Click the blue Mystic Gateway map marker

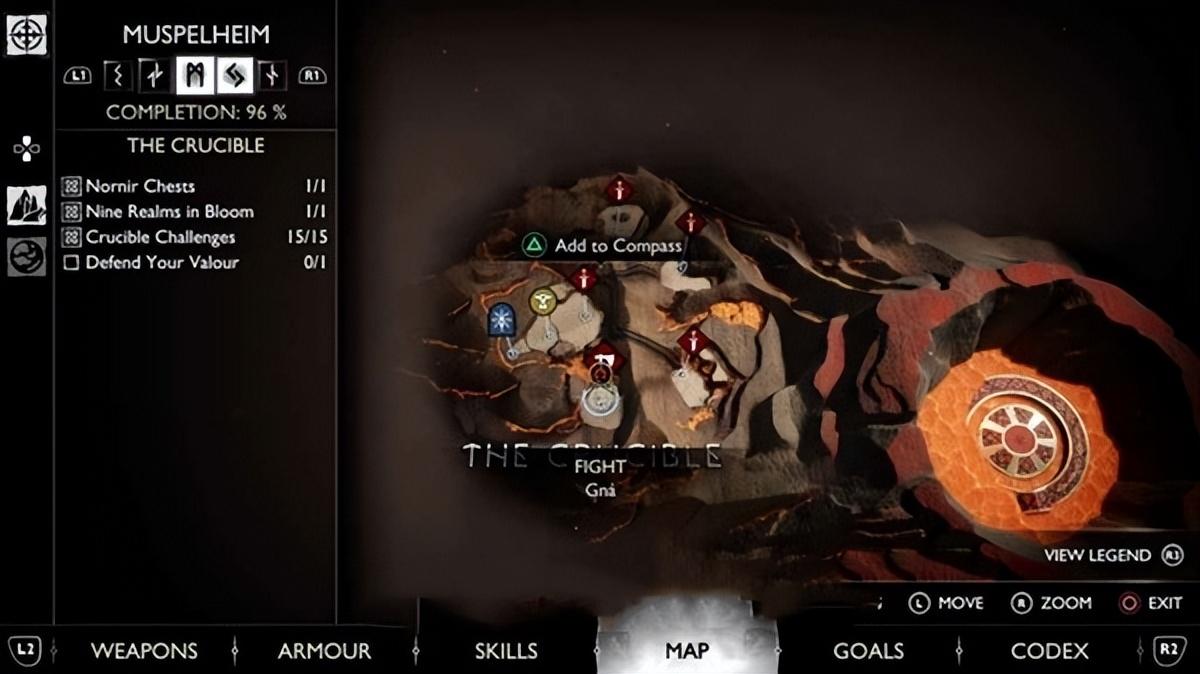tap(501, 320)
